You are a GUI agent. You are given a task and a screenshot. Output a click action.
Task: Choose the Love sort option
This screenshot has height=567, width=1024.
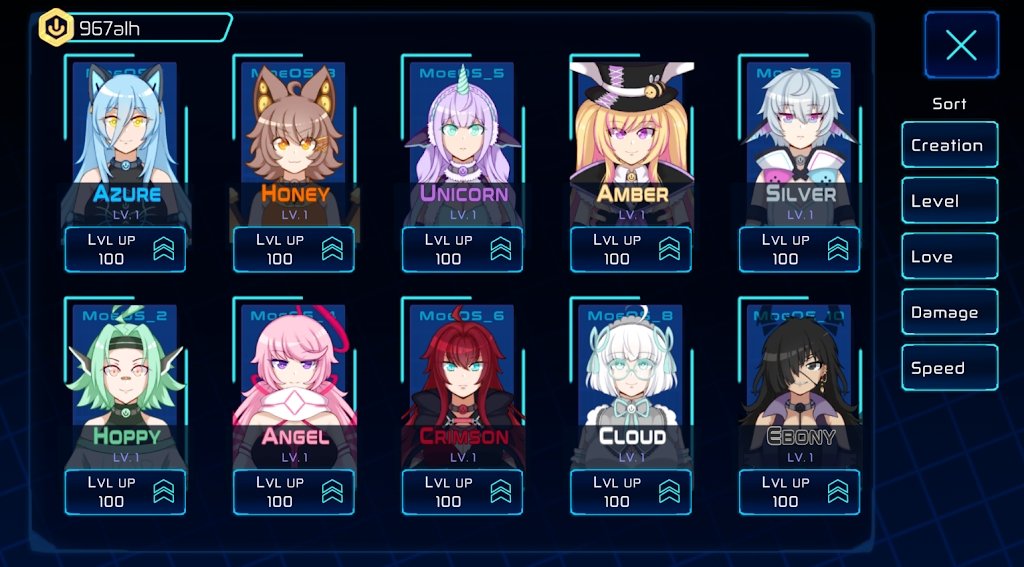[x=949, y=257]
